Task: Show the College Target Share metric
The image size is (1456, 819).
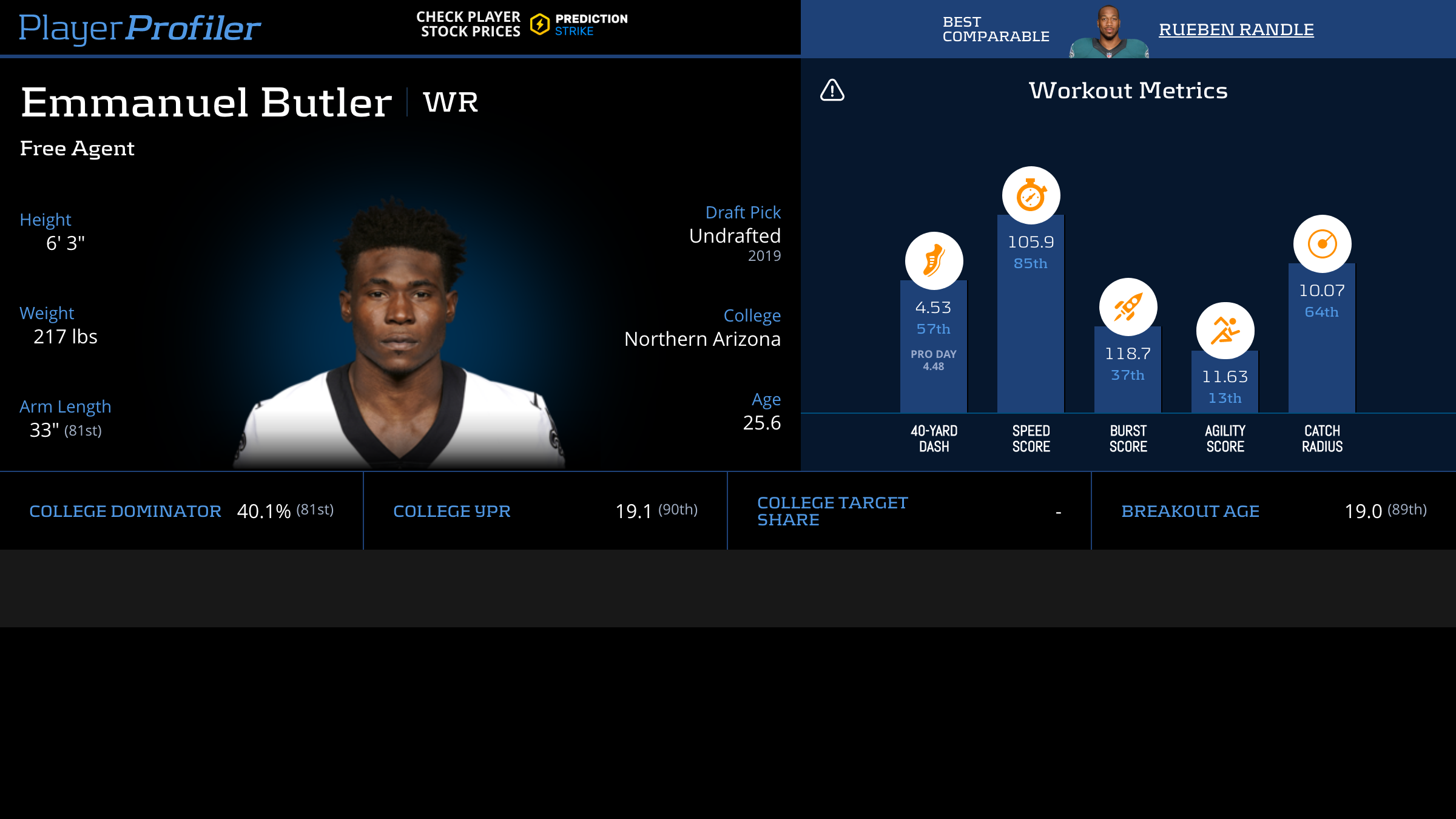Action: tap(832, 511)
